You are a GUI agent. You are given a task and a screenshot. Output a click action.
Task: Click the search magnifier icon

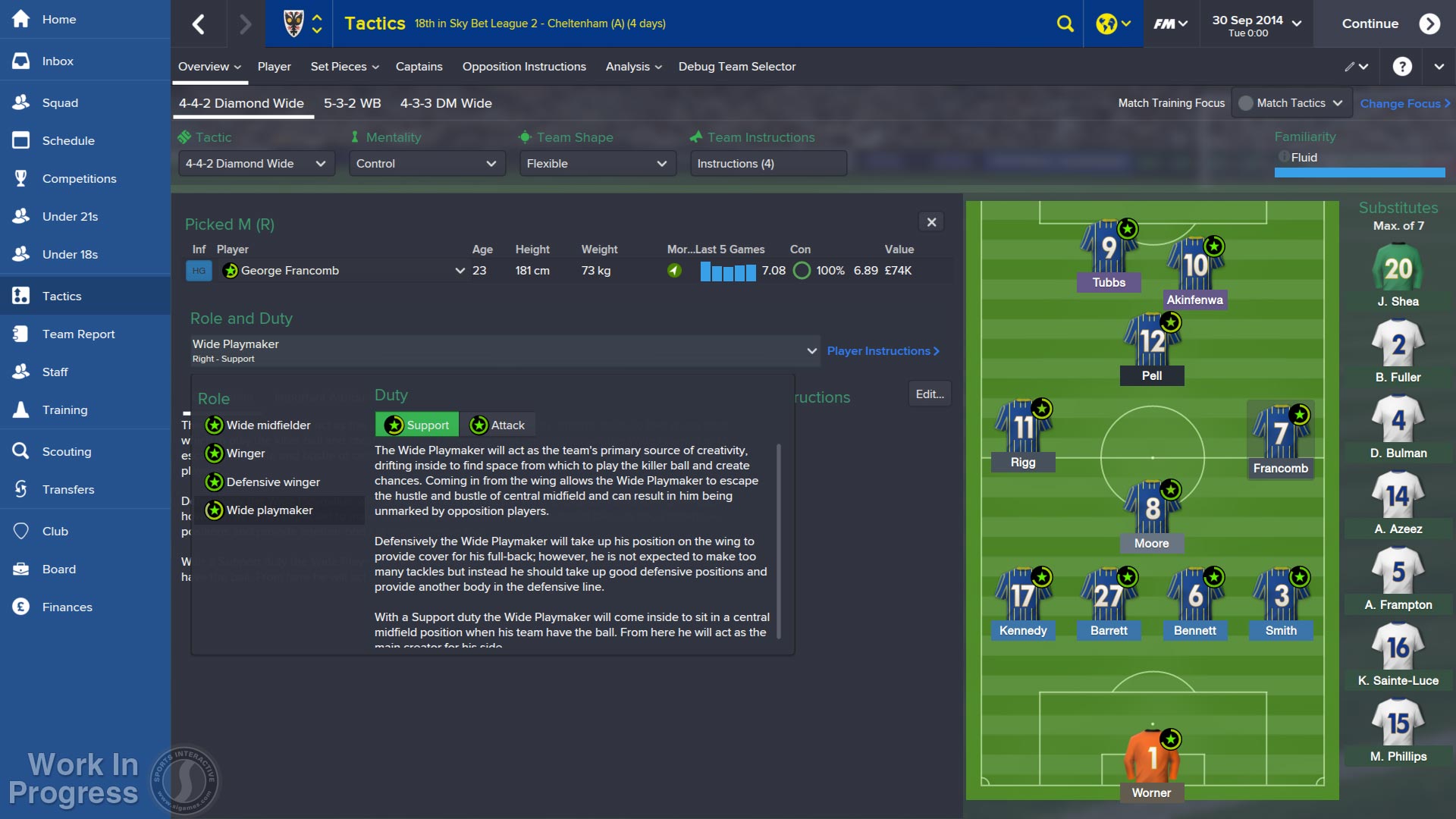pyautogui.click(x=1065, y=24)
